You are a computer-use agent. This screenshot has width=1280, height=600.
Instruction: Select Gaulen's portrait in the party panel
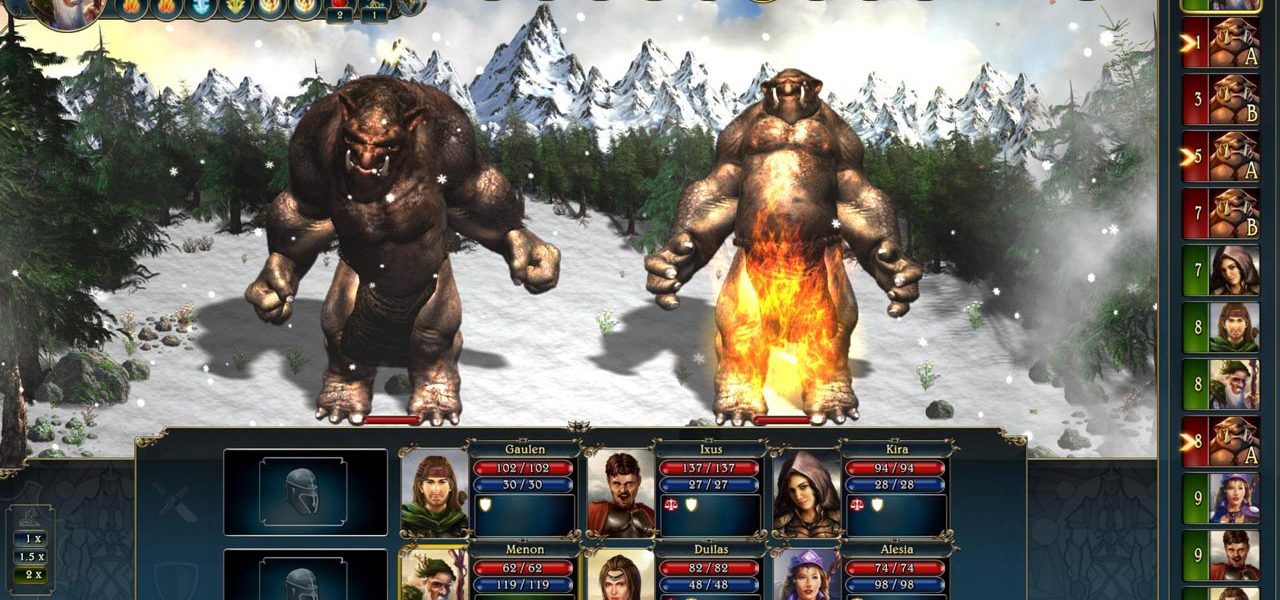(434, 492)
